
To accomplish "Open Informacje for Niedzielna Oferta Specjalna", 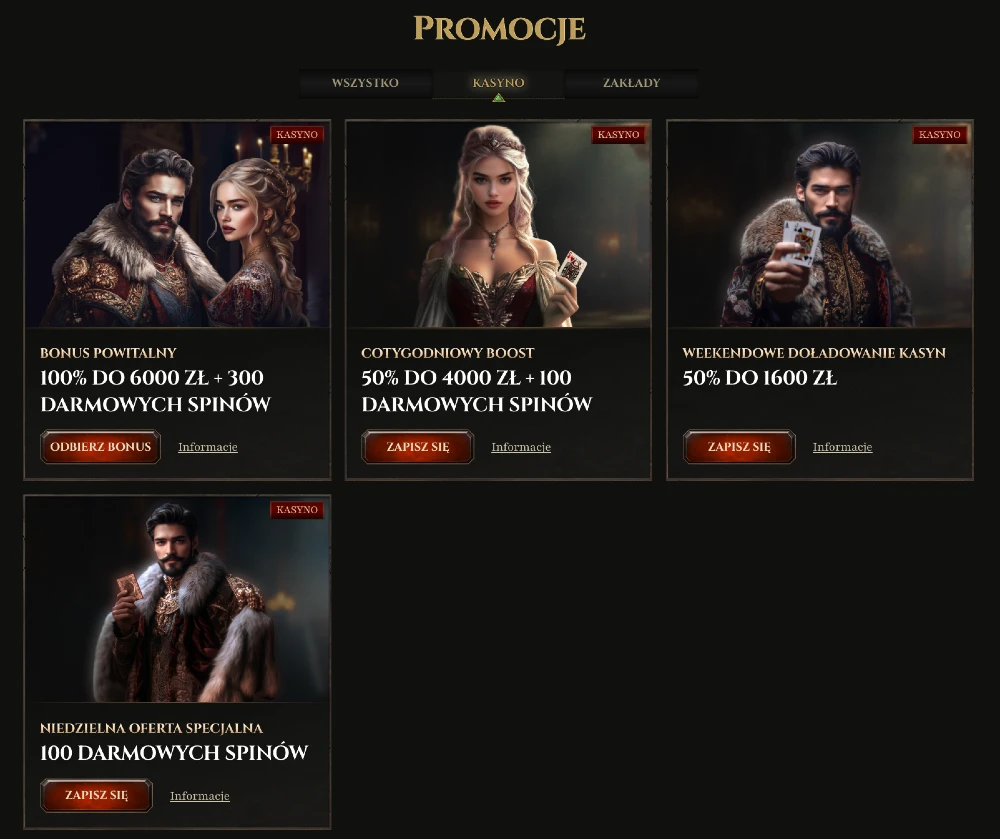I will click(x=200, y=796).
